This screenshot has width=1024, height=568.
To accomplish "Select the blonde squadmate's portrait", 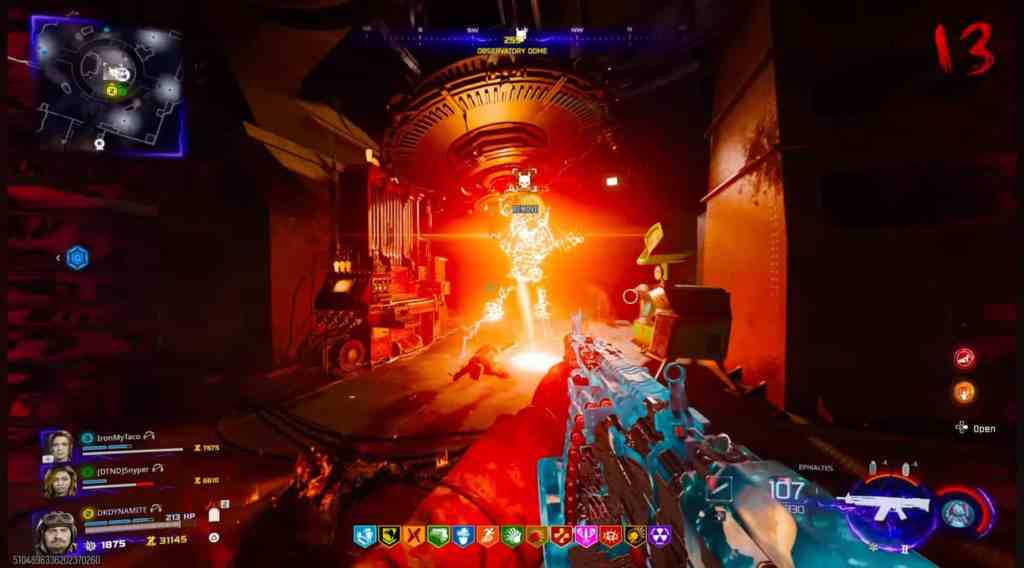I will click(58, 480).
